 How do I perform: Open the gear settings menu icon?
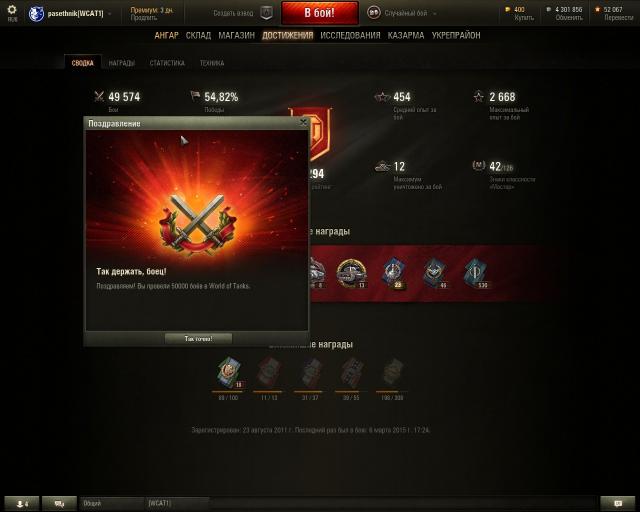coord(12,10)
